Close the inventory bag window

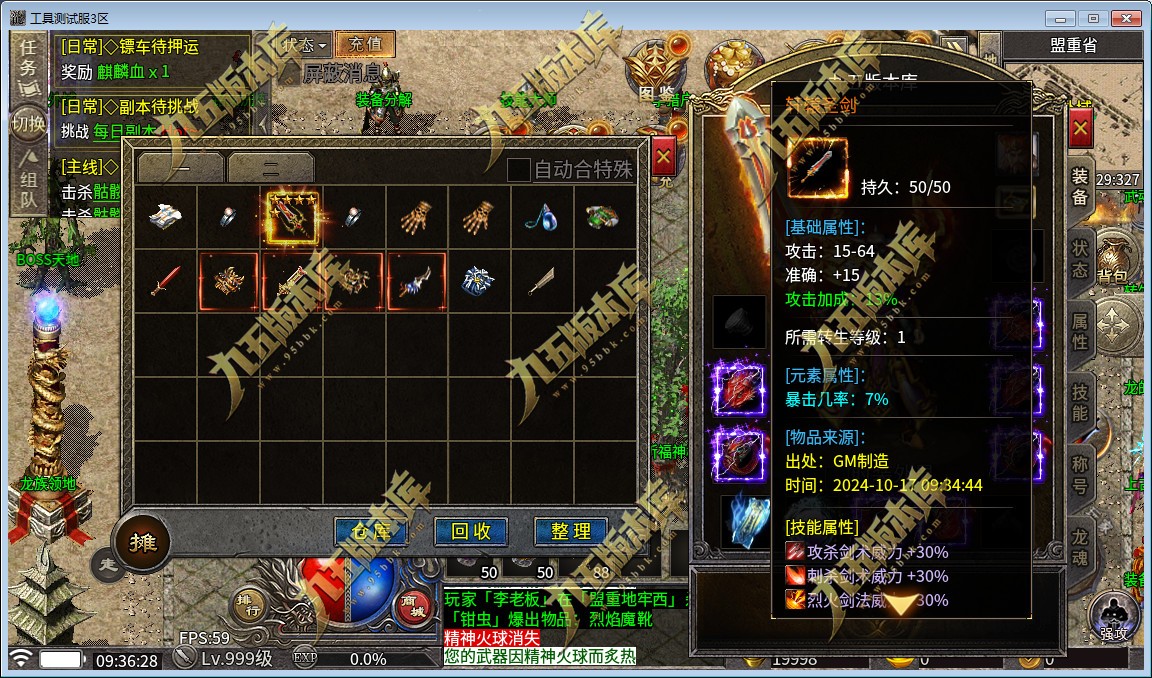[x=663, y=158]
